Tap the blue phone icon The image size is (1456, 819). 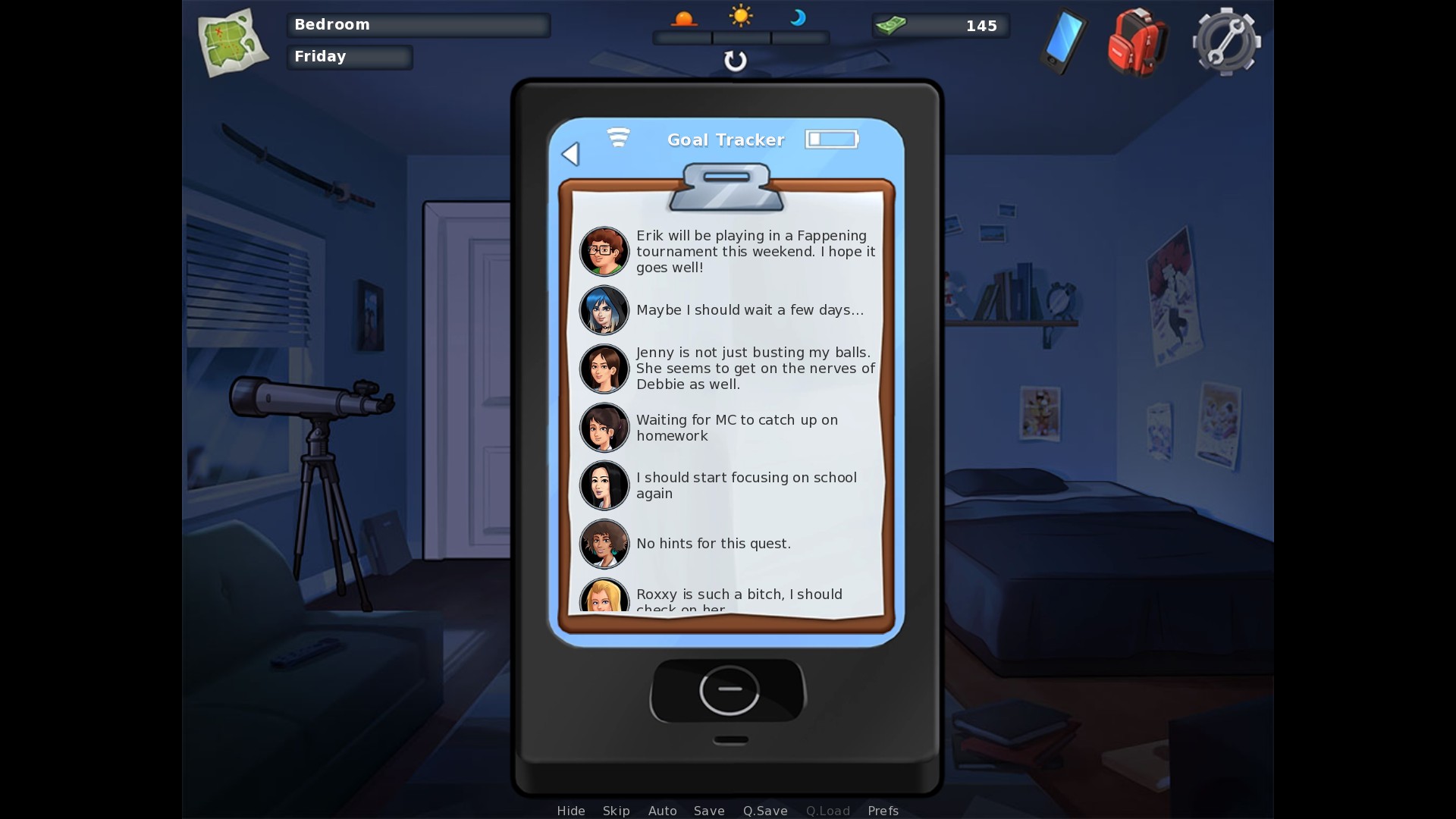point(1063,42)
